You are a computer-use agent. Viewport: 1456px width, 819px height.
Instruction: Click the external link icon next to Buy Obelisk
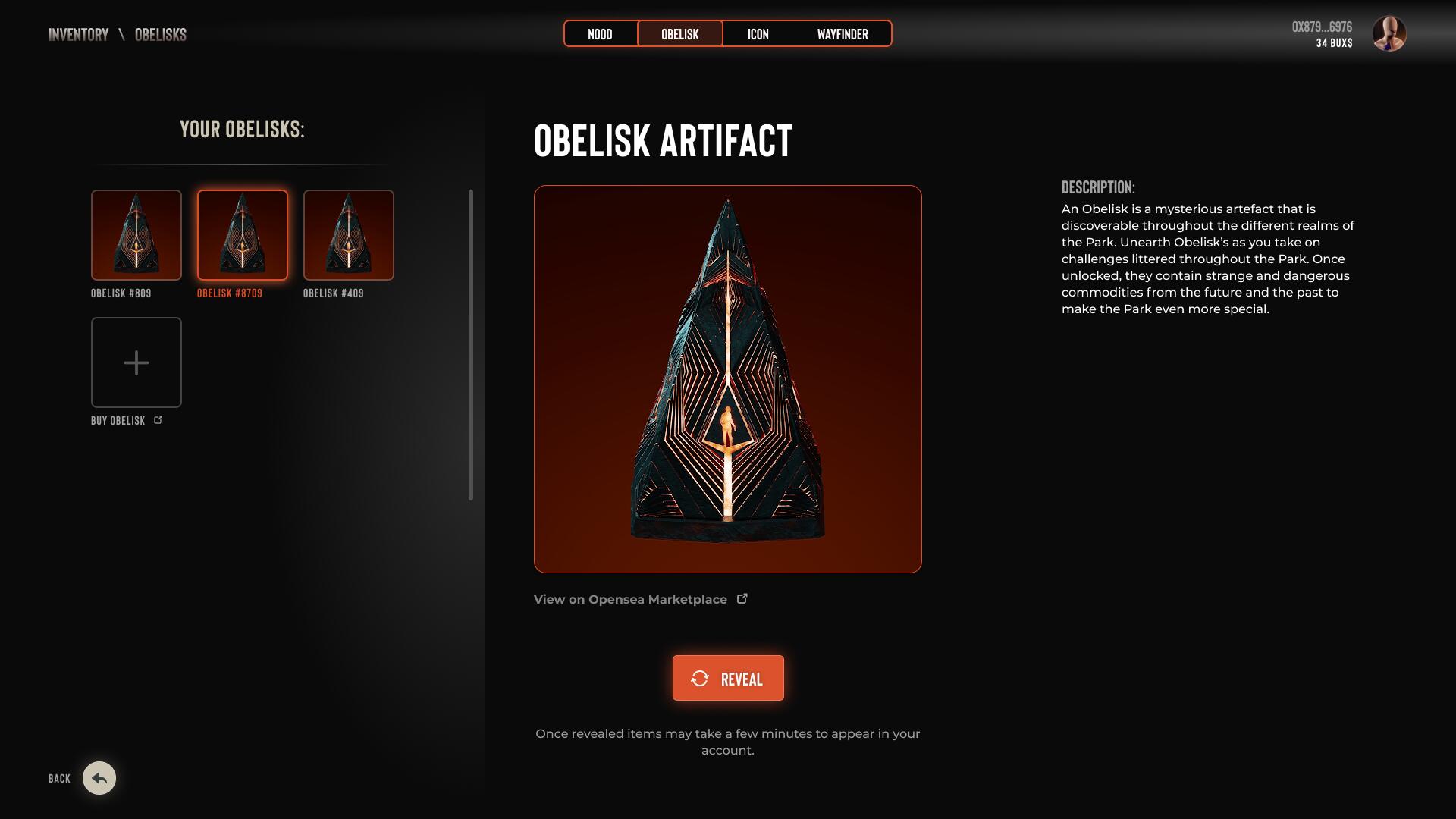coord(158,419)
